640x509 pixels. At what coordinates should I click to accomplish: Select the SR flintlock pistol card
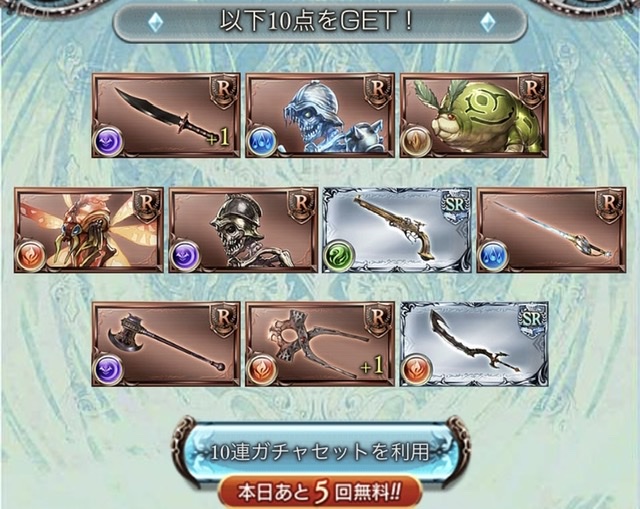397,230
